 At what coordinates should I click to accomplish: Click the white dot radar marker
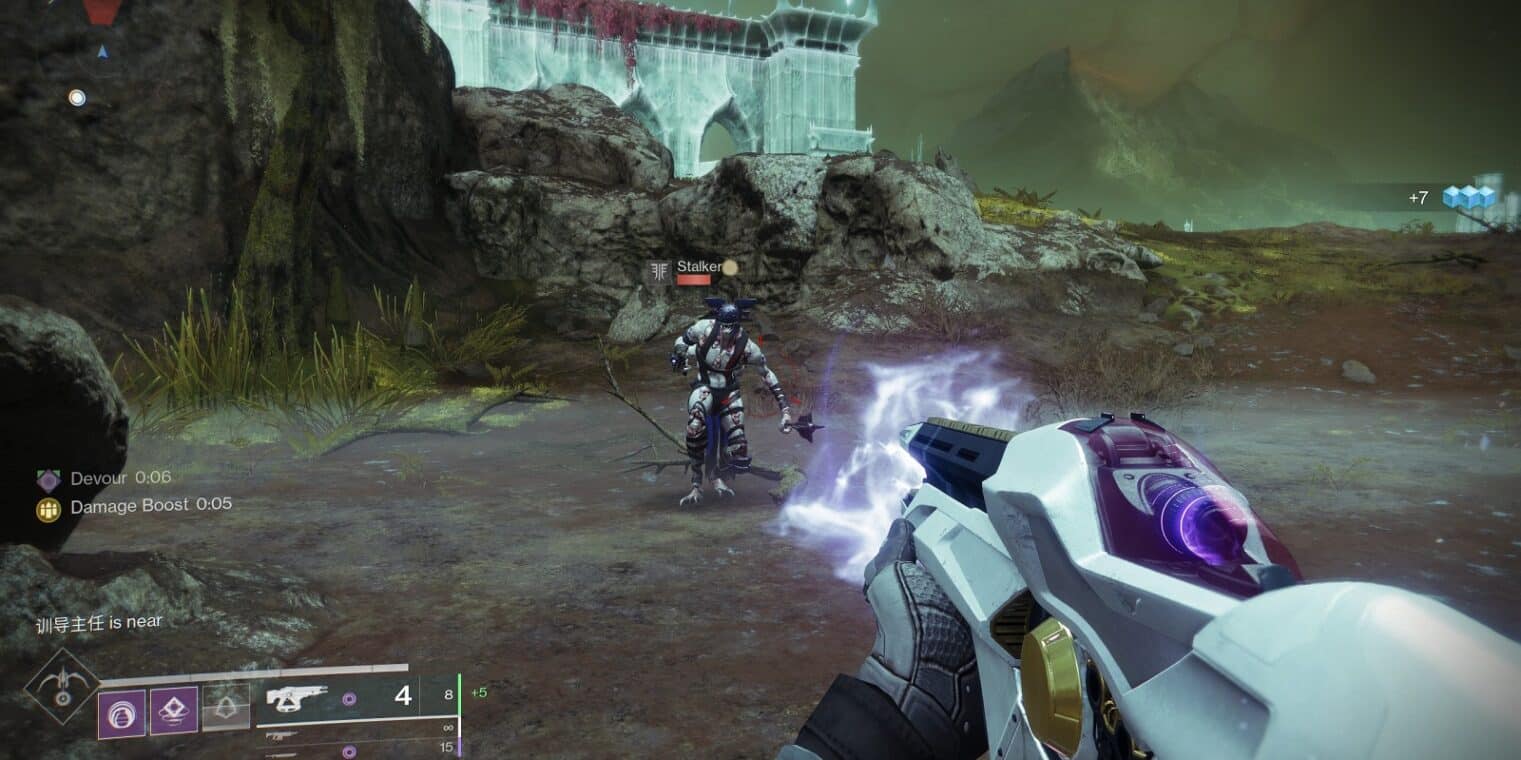[x=77, y=97]
